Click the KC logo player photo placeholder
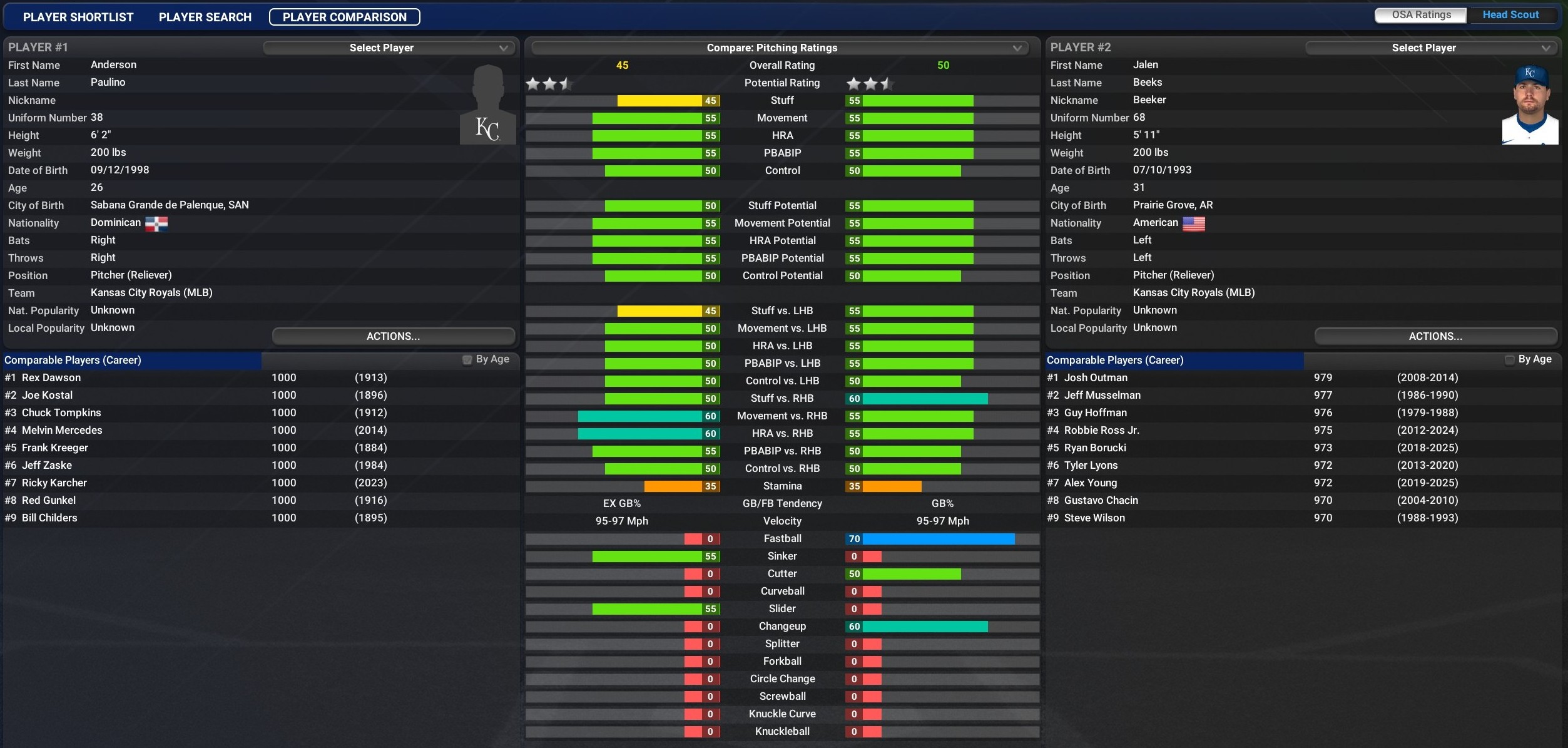 click(x=487, y=105)
